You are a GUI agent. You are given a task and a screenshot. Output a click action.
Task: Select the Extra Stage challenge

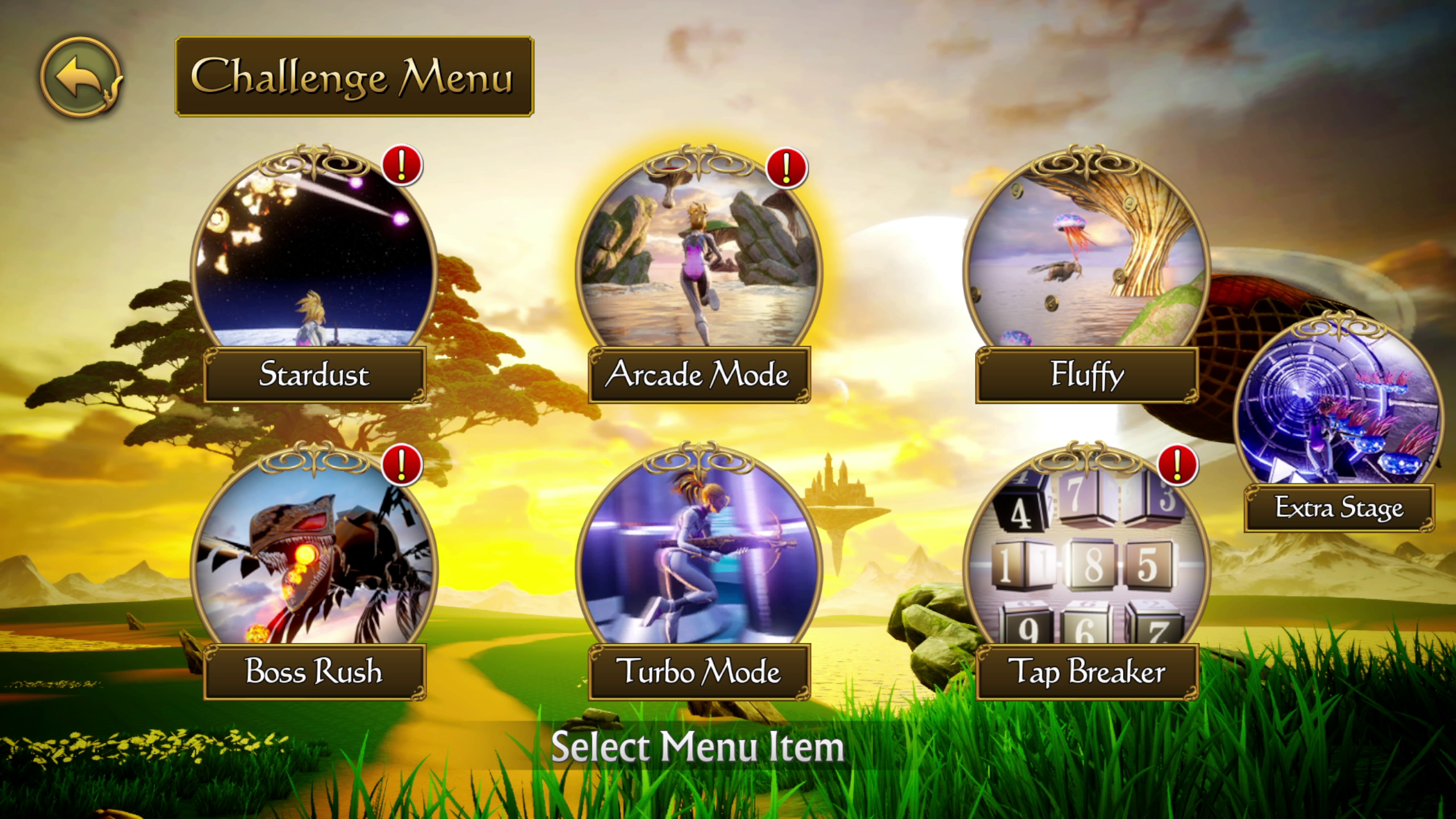(1339, 421)
